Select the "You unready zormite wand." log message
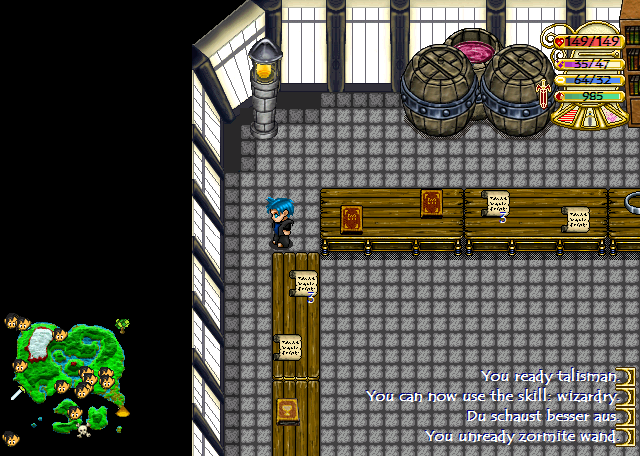This screenshot has width=640, height=456. click(x=520, y=436)
